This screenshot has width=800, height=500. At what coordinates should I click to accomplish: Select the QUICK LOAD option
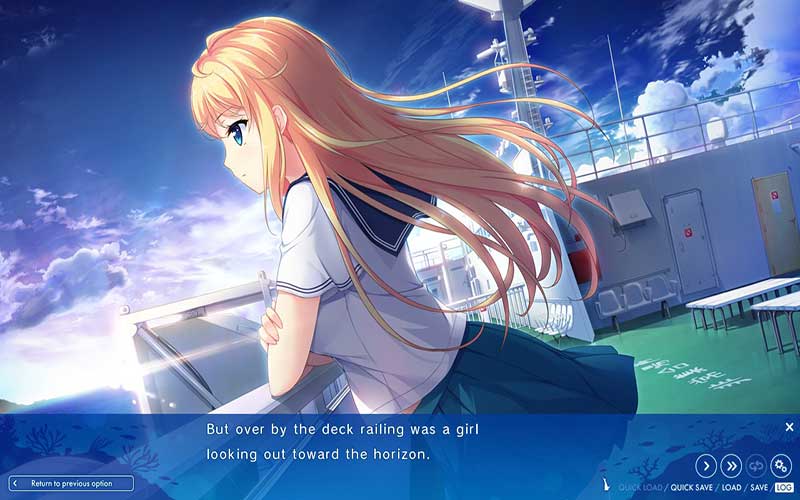[x=641, y=487]
